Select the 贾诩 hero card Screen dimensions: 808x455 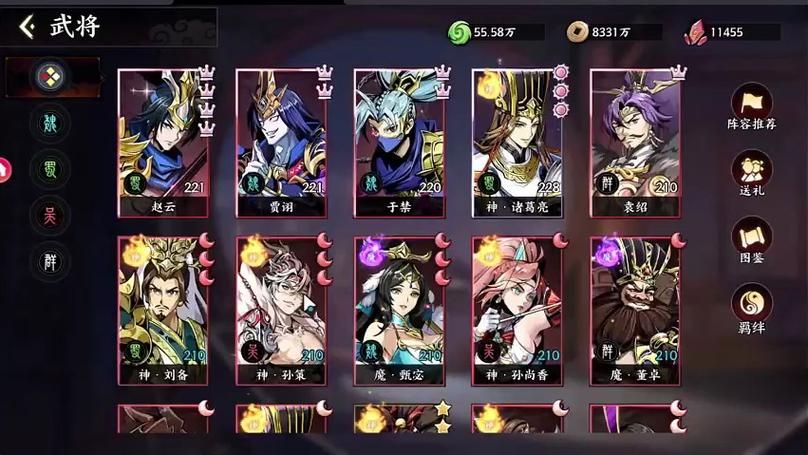281,142
